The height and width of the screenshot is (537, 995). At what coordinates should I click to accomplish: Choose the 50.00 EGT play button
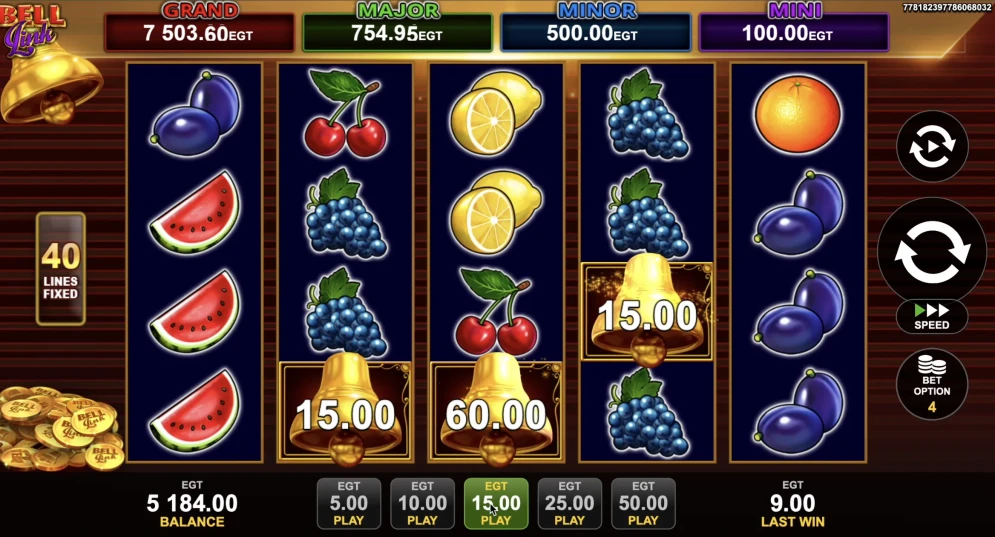pos(643,503)
